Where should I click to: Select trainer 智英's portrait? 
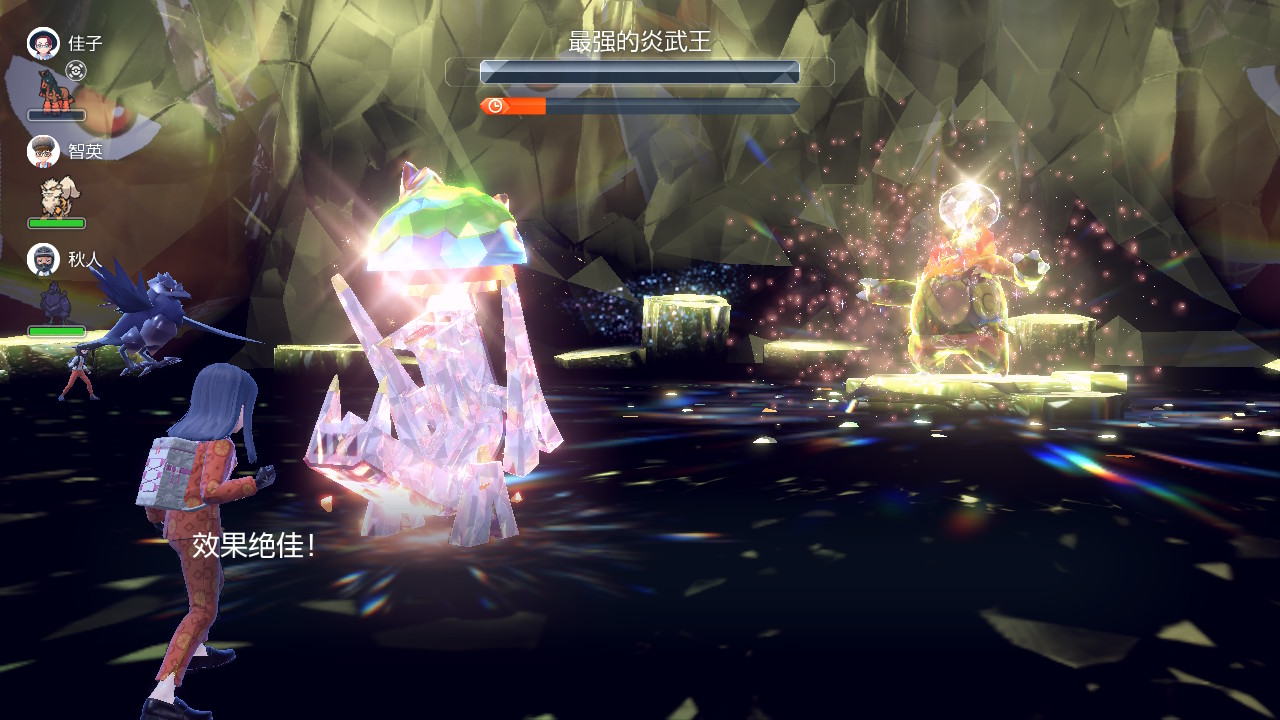point(43,151)
